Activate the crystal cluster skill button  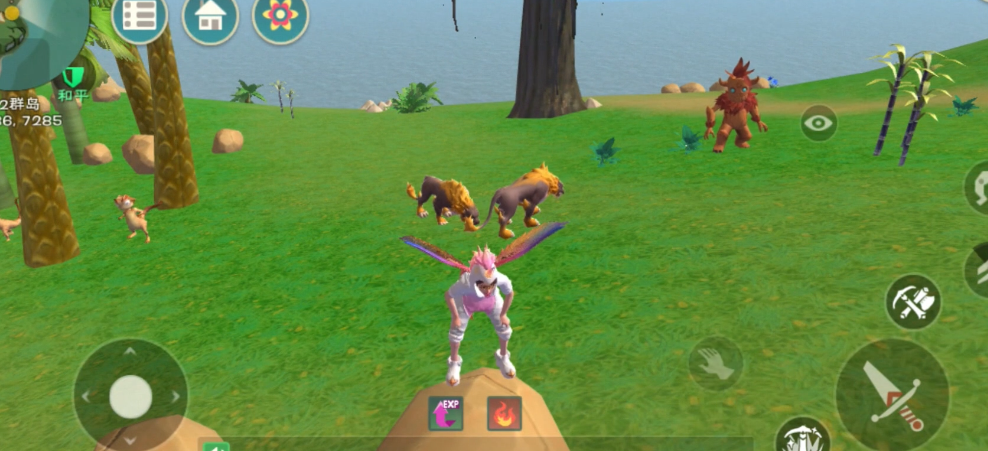802,436
